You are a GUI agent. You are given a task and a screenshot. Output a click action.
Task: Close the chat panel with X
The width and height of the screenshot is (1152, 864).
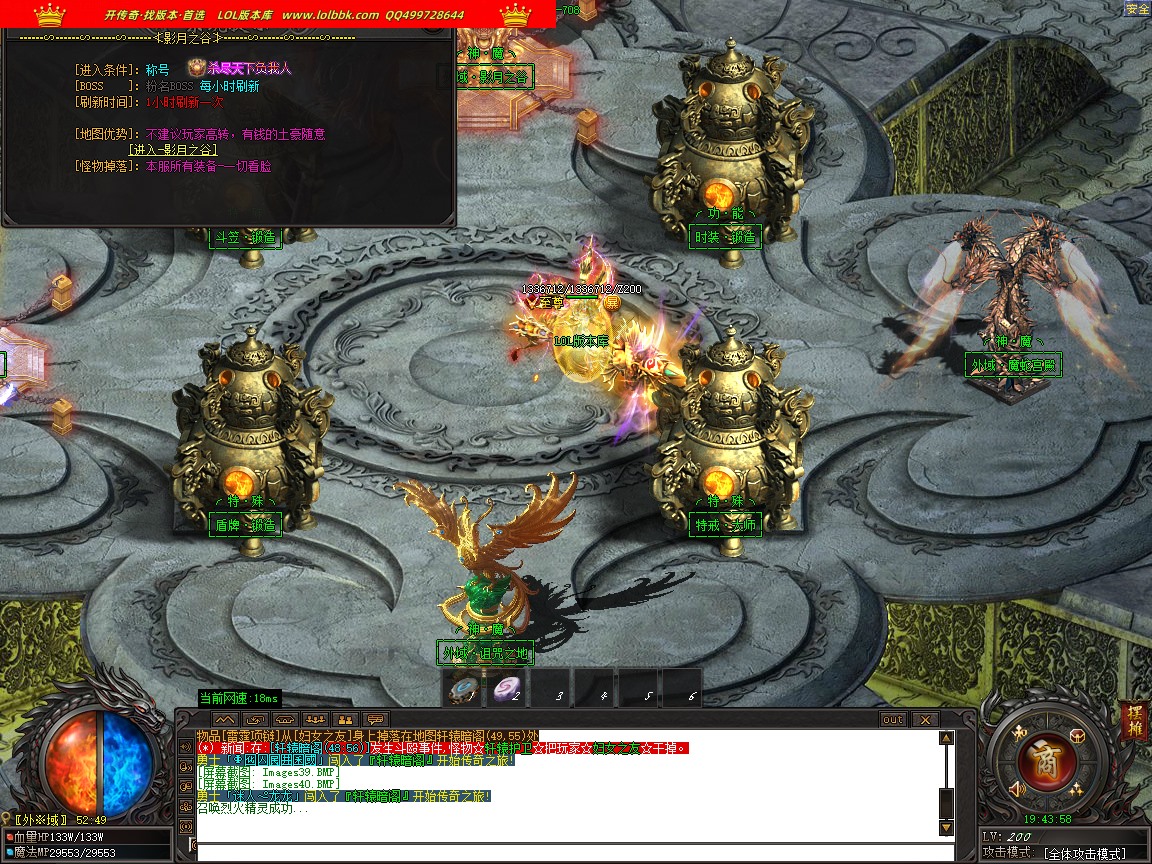[x=925, y=719]
